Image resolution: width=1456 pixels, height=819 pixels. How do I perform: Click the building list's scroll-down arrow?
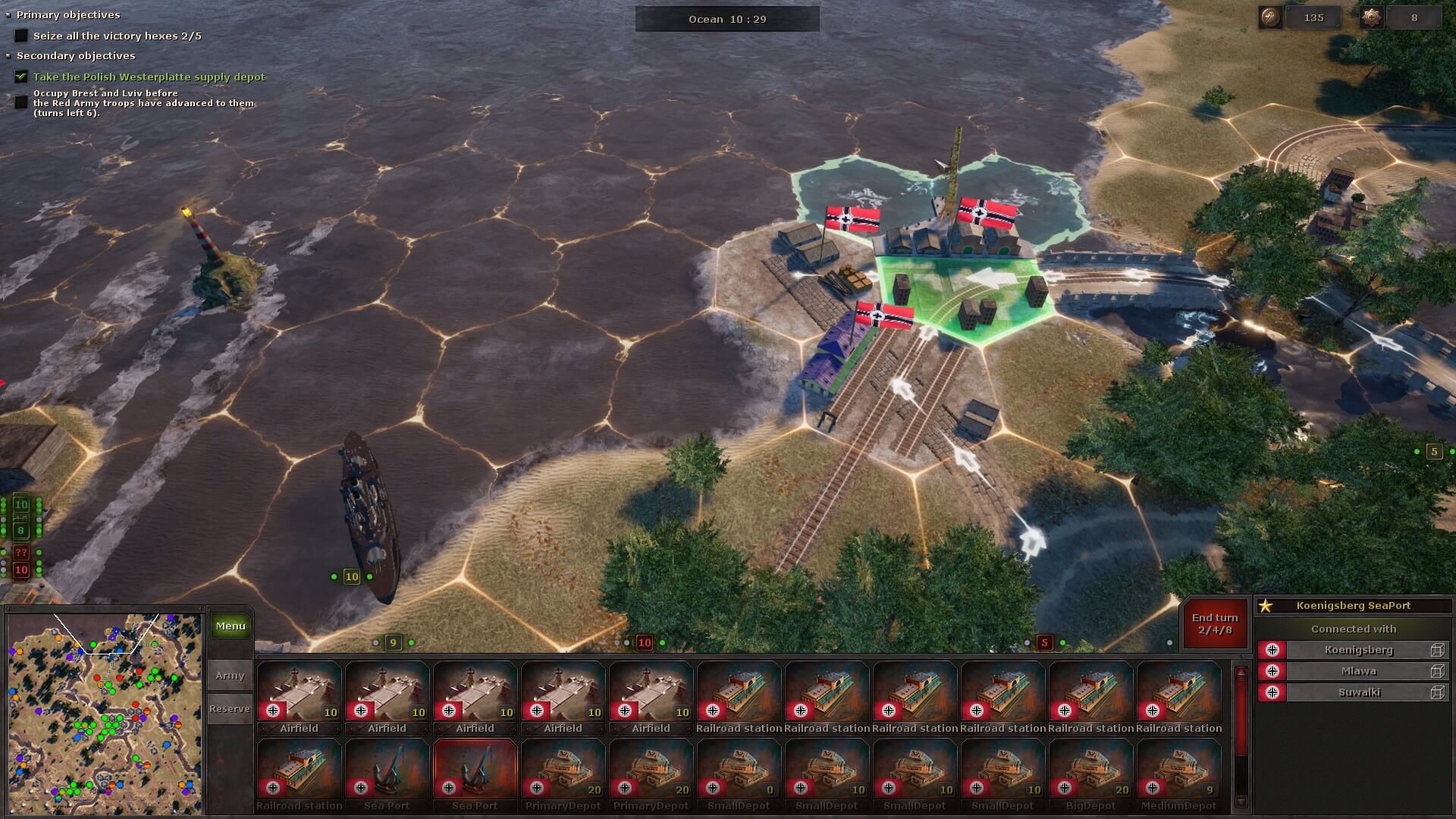point(1241,802)
